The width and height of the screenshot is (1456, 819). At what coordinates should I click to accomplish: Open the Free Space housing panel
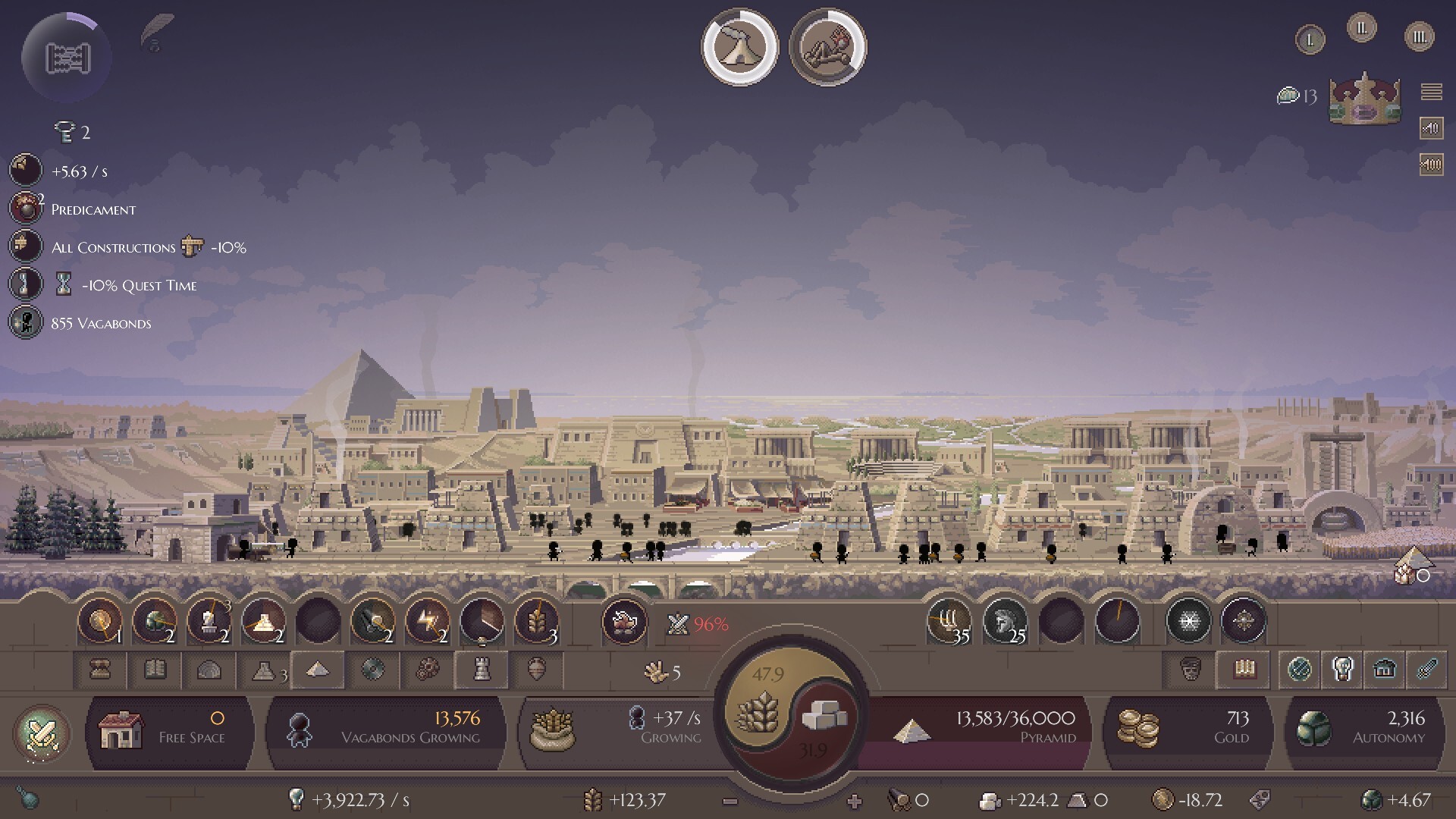point(170,730)
